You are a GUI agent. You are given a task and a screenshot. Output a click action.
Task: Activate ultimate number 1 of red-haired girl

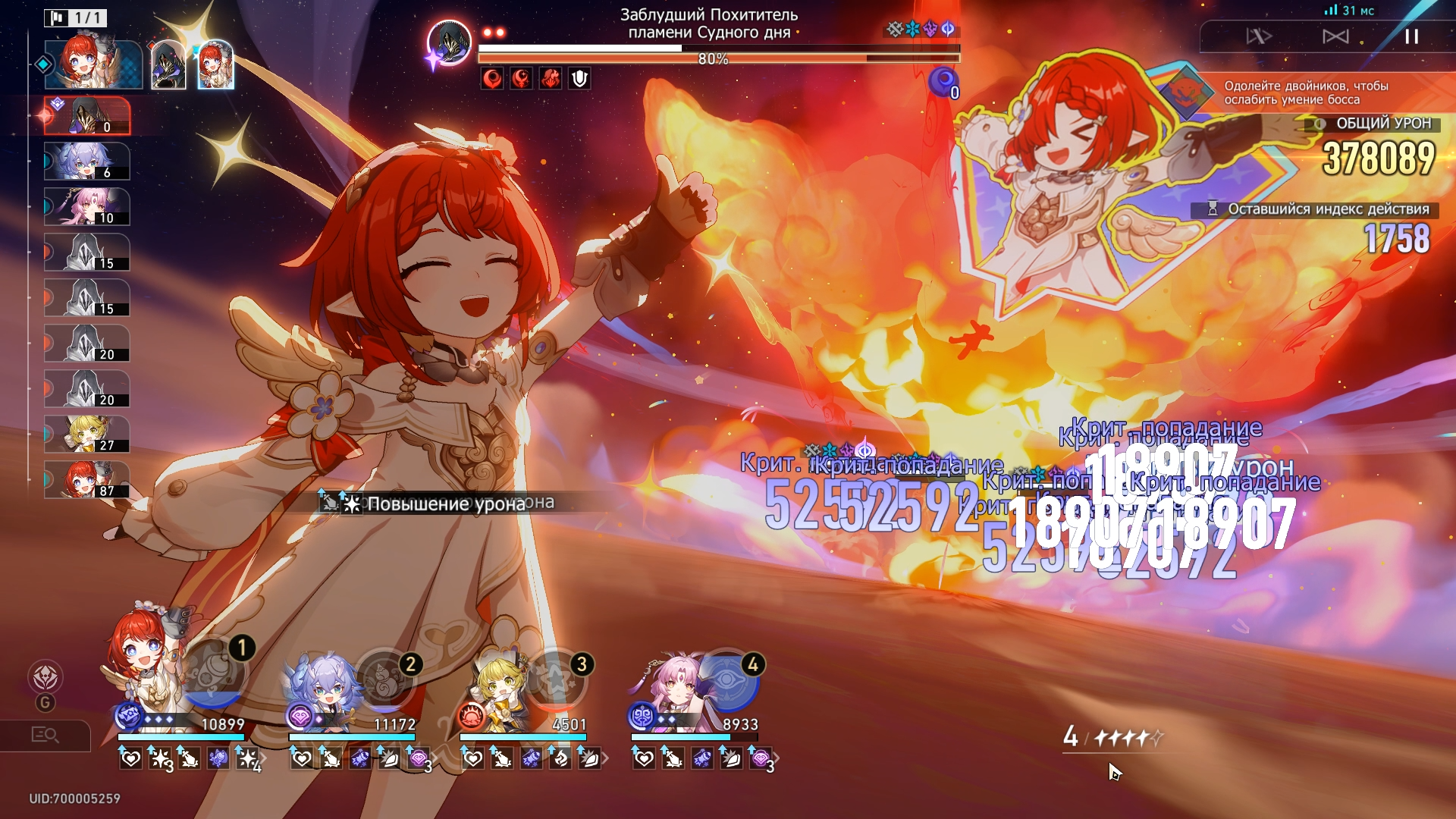(x=215, y=673)
